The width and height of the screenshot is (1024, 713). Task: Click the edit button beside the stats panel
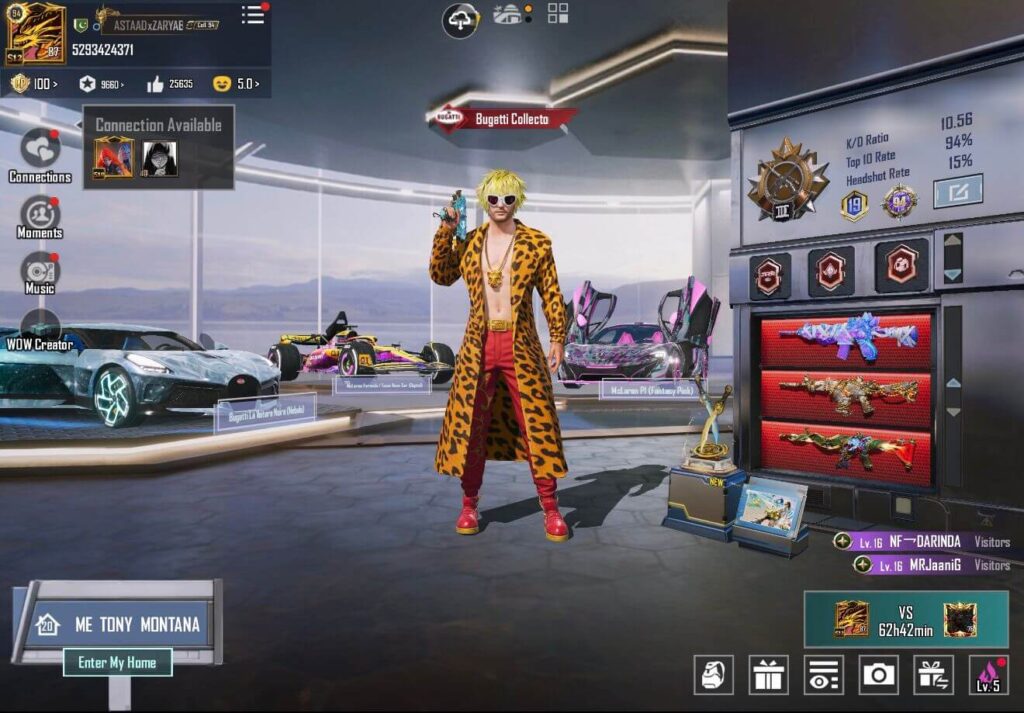click(x=957, y=190)
